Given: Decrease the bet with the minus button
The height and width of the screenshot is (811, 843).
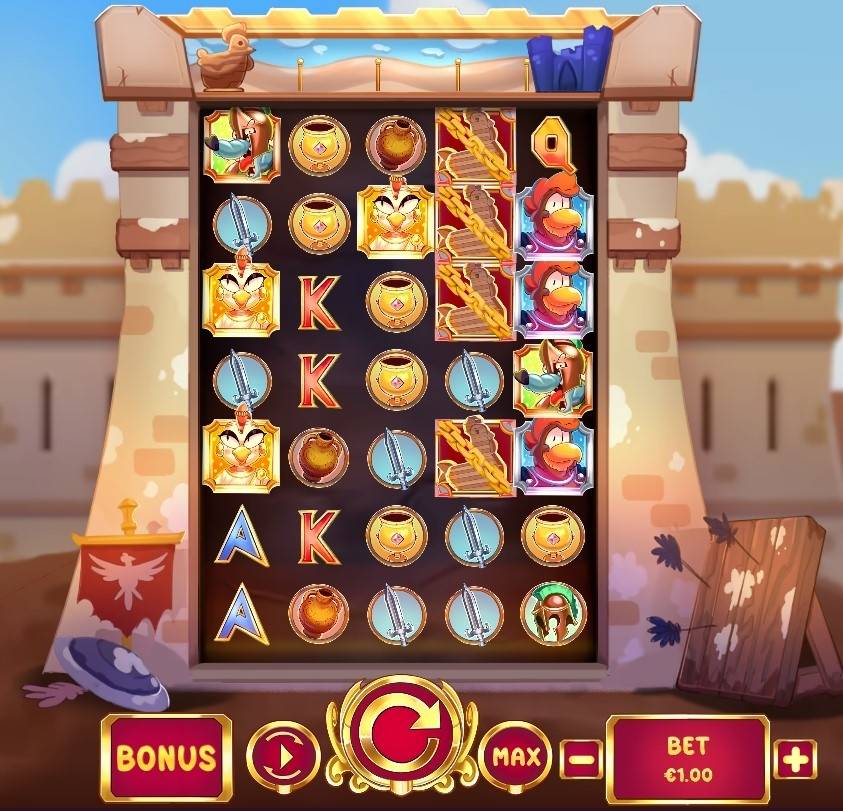Looking at the screenshot, I should 581,759.
